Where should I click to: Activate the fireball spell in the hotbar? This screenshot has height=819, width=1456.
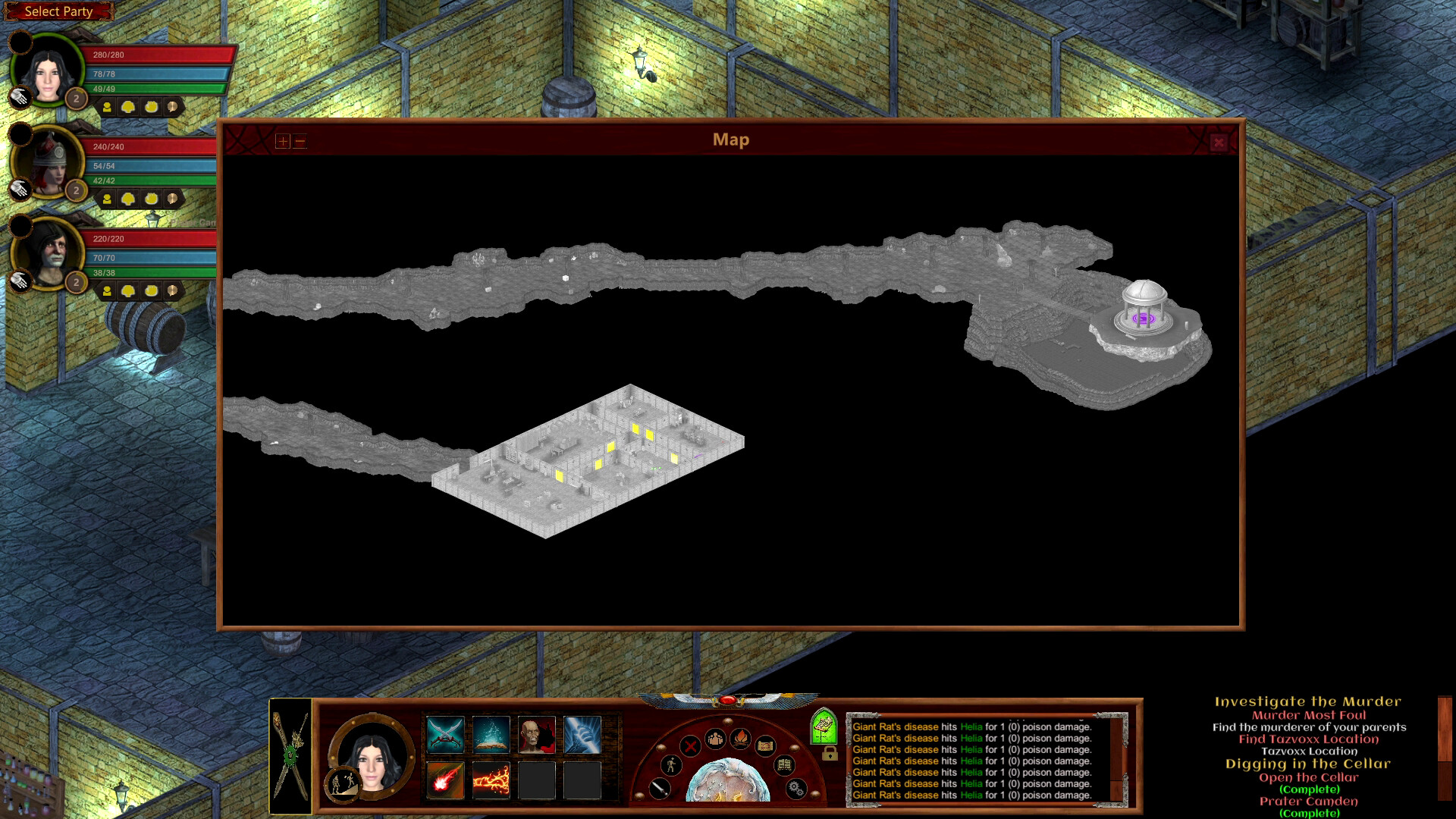(x=446, y=780)
